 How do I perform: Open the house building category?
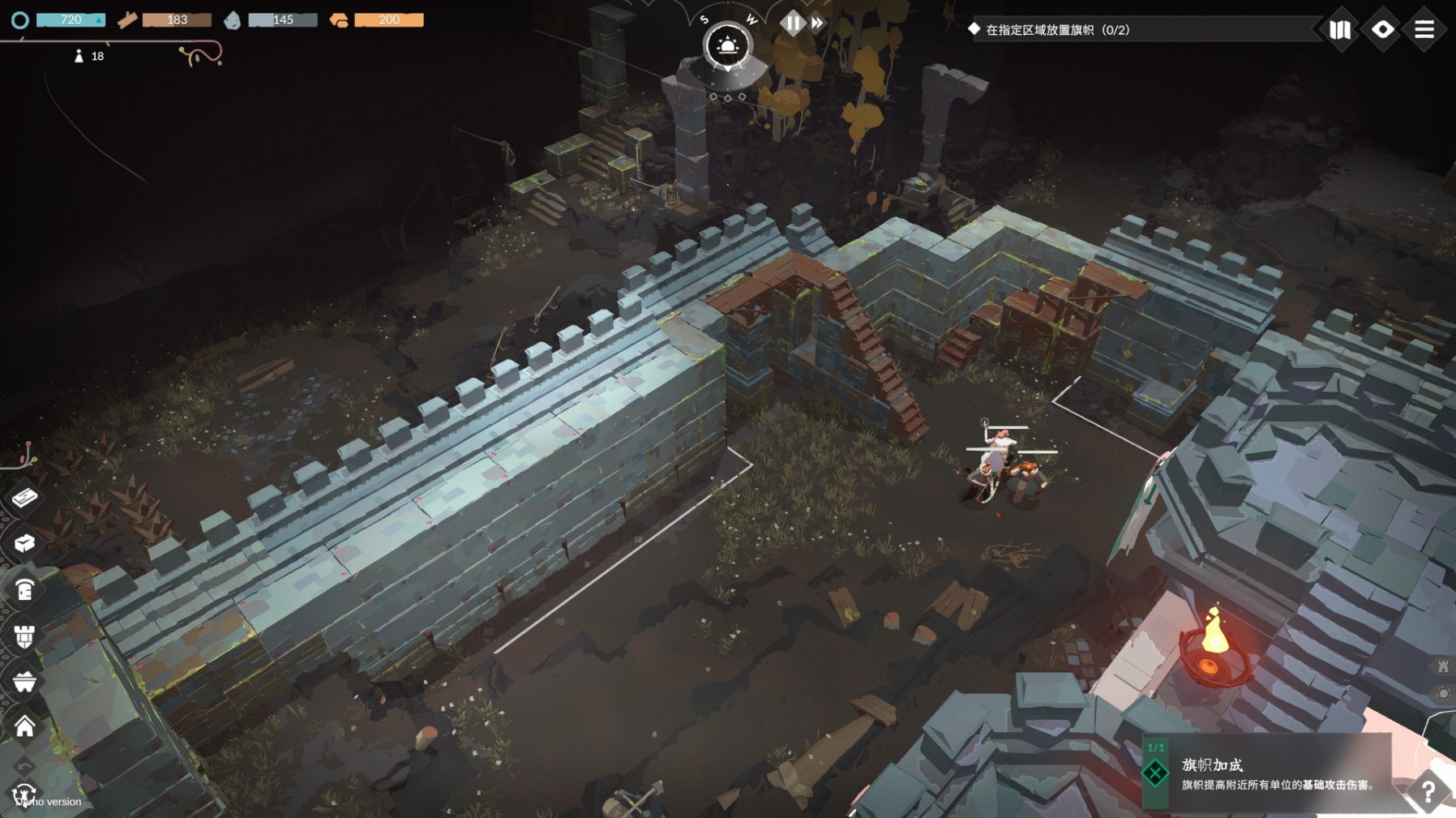24,726
